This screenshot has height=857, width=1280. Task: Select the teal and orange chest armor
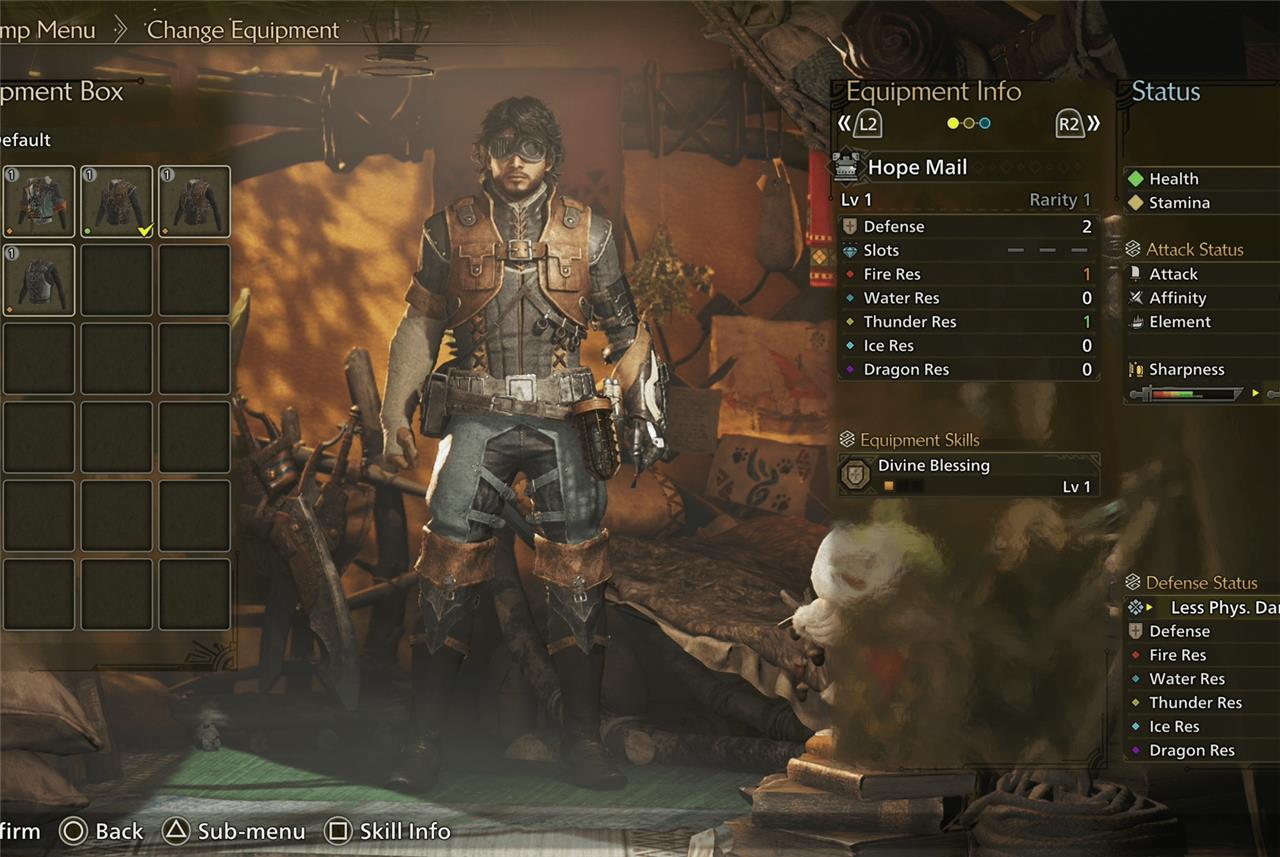(39, 201)
